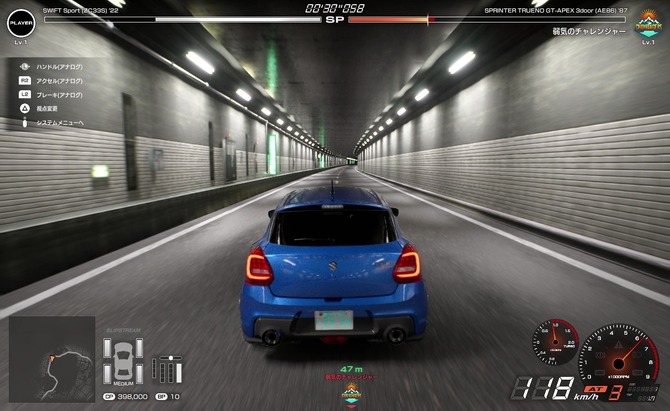Click the rival distance marker emblem
The image size is (670, 411).
pyautogui.click(x=351, y=392)
